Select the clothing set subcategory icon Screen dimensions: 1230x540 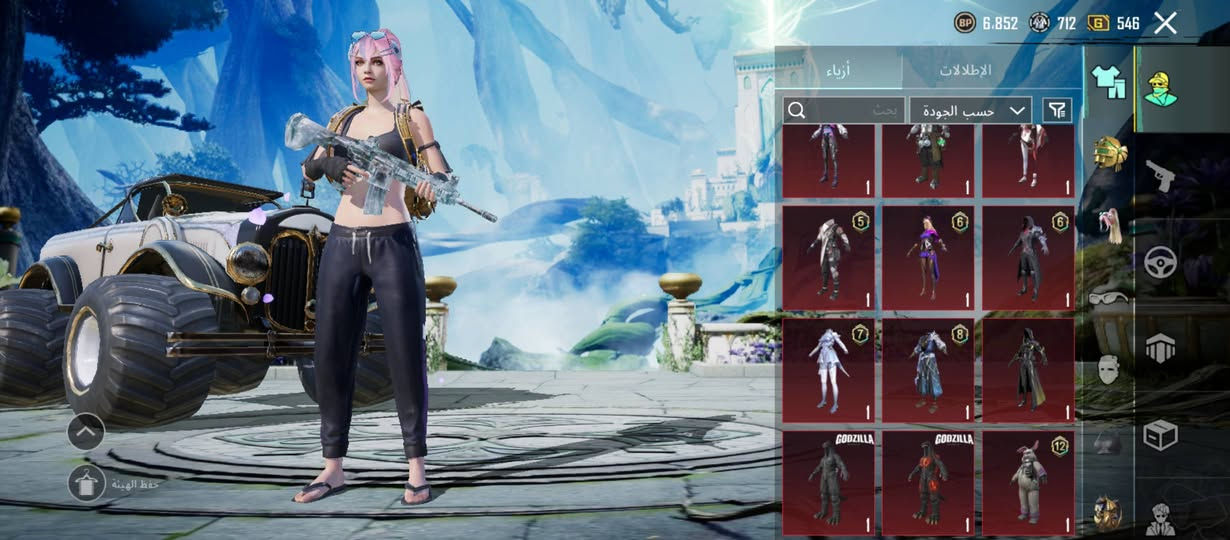(x=1107, y=78)
